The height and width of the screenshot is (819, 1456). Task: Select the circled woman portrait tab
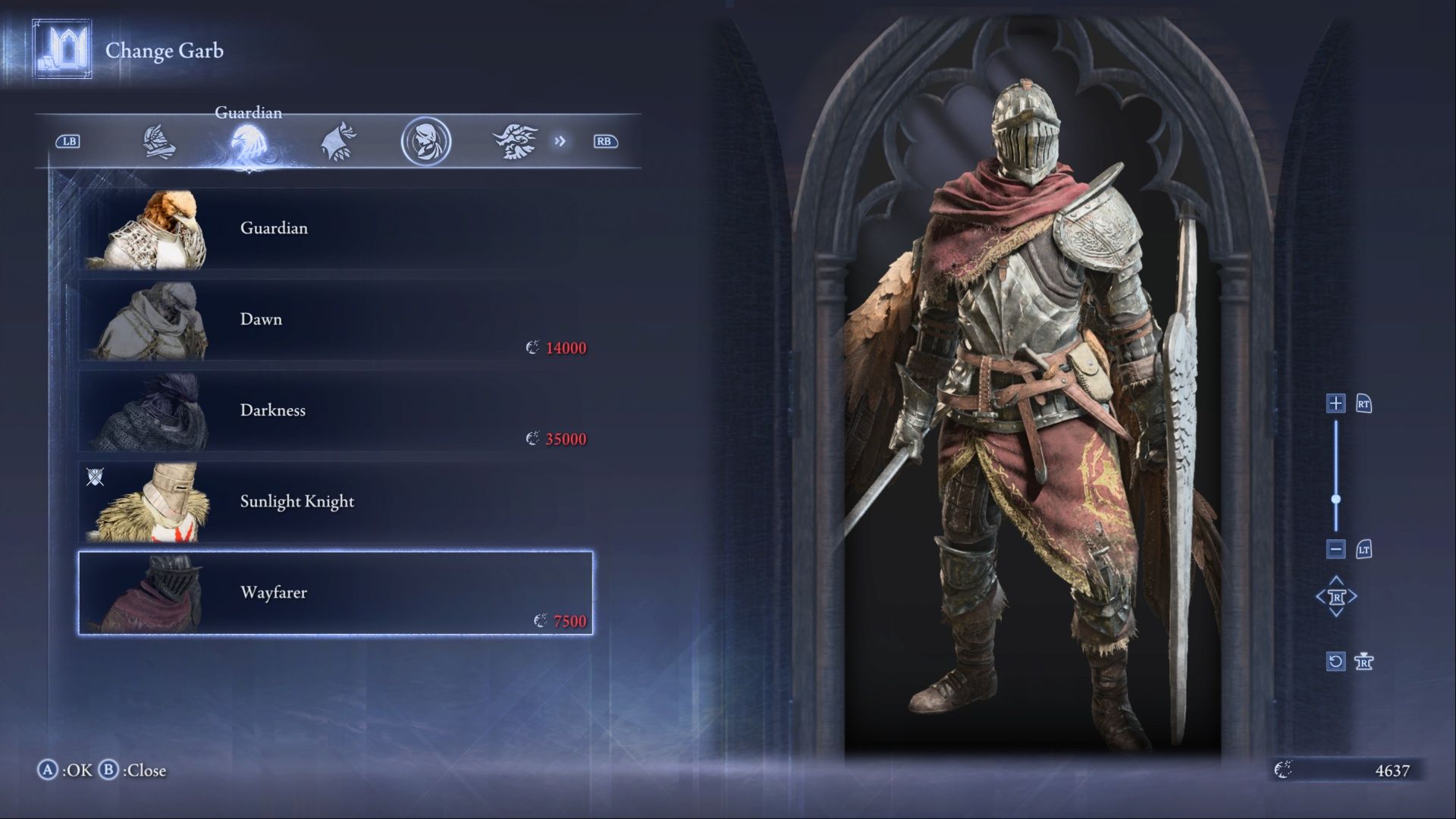tap(426, 142)
